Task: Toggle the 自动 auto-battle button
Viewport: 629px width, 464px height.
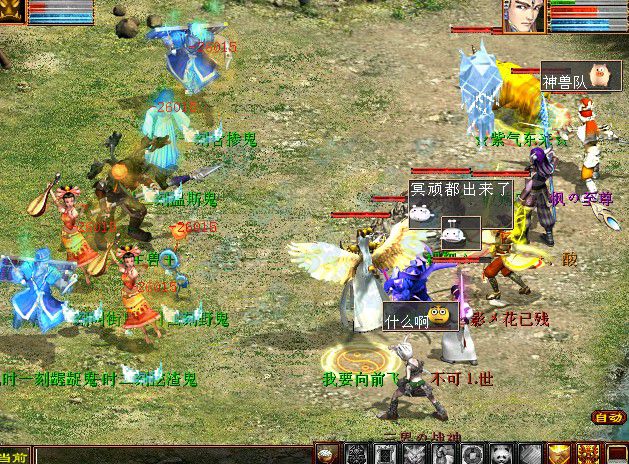Action: click(607, 417)
